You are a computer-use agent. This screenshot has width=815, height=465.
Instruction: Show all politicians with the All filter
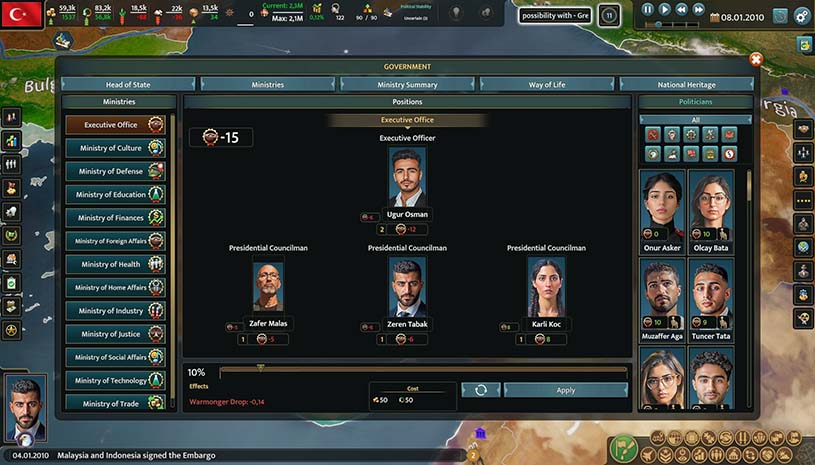695,119
